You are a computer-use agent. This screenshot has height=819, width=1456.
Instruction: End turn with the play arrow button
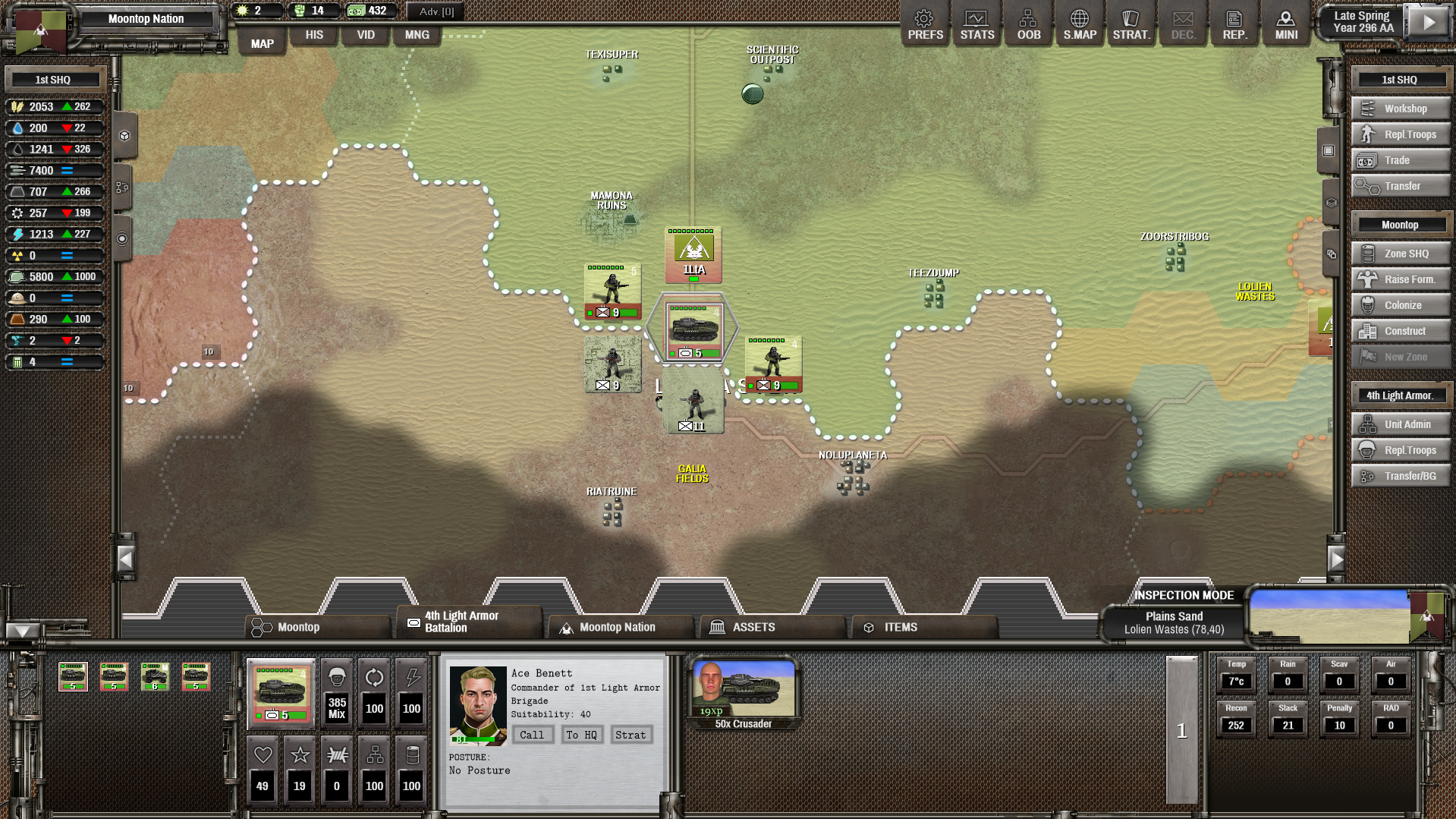(x=1429, y=22)
